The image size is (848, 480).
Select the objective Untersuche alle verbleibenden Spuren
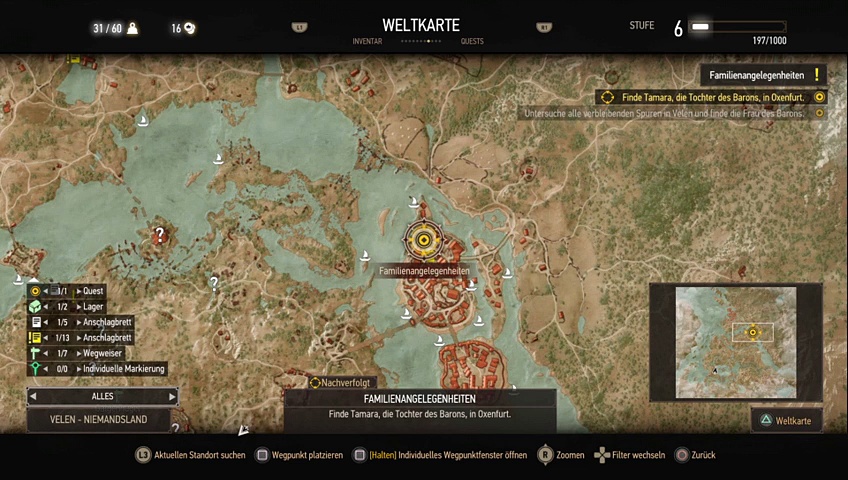coord(664,113)
